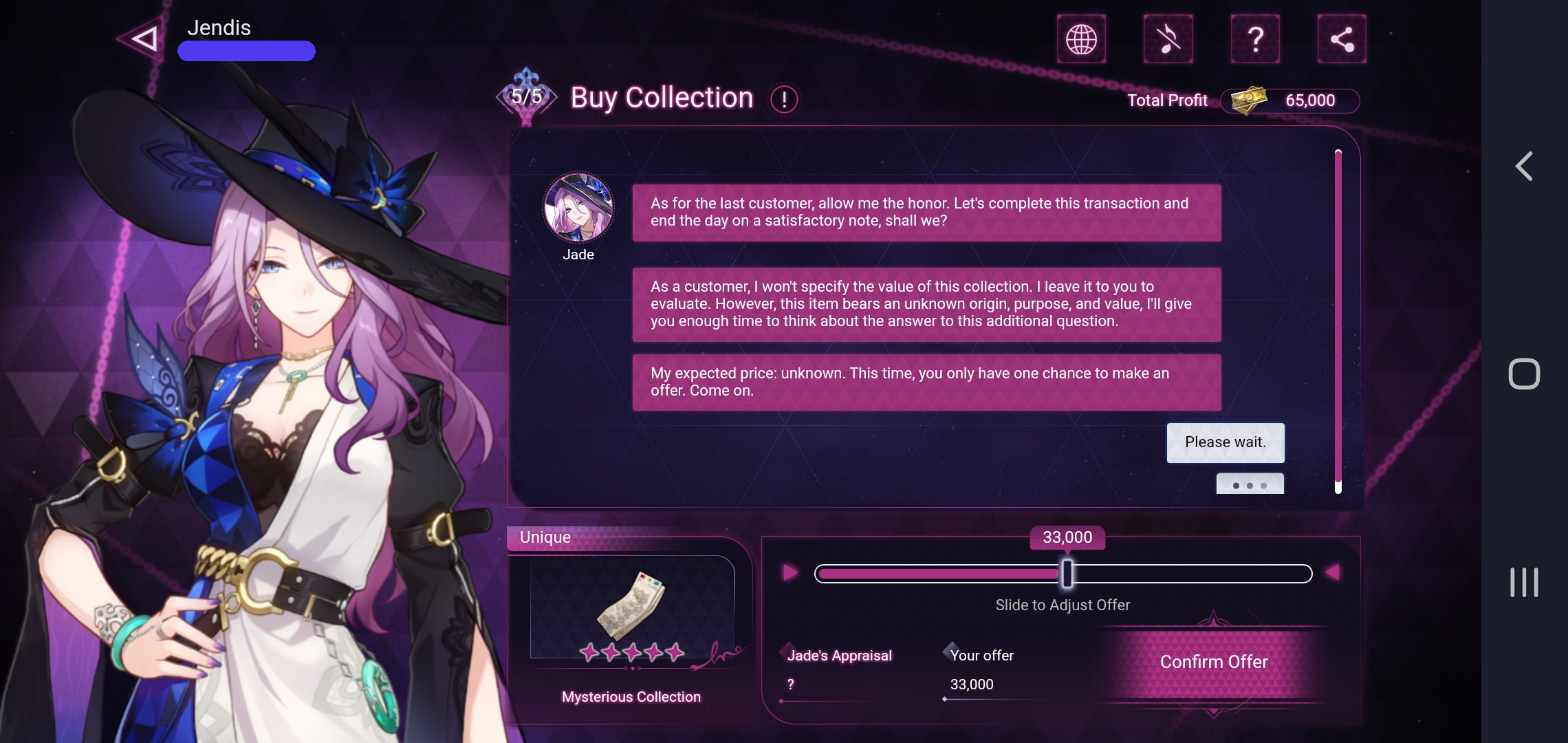Mute the game music
The width and height of the screenshot is (1568, 743).
tap(1168, 39)
